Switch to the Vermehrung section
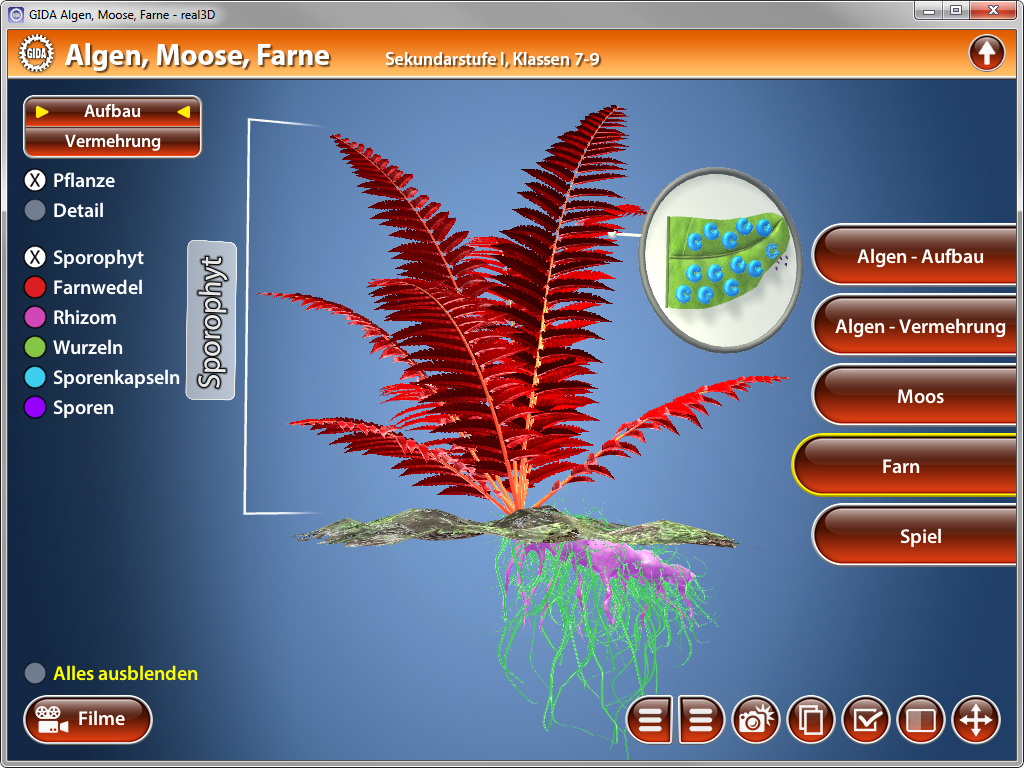 [x=112, y=142]
